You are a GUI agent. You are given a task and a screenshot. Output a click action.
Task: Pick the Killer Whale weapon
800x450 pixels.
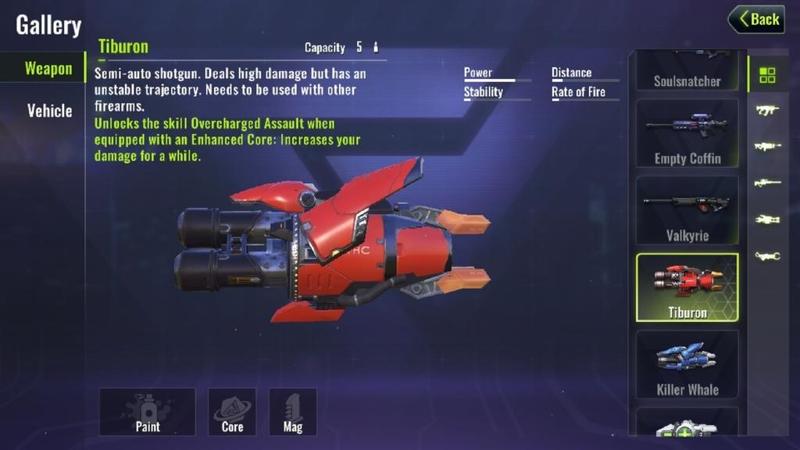tap(687, 364)
